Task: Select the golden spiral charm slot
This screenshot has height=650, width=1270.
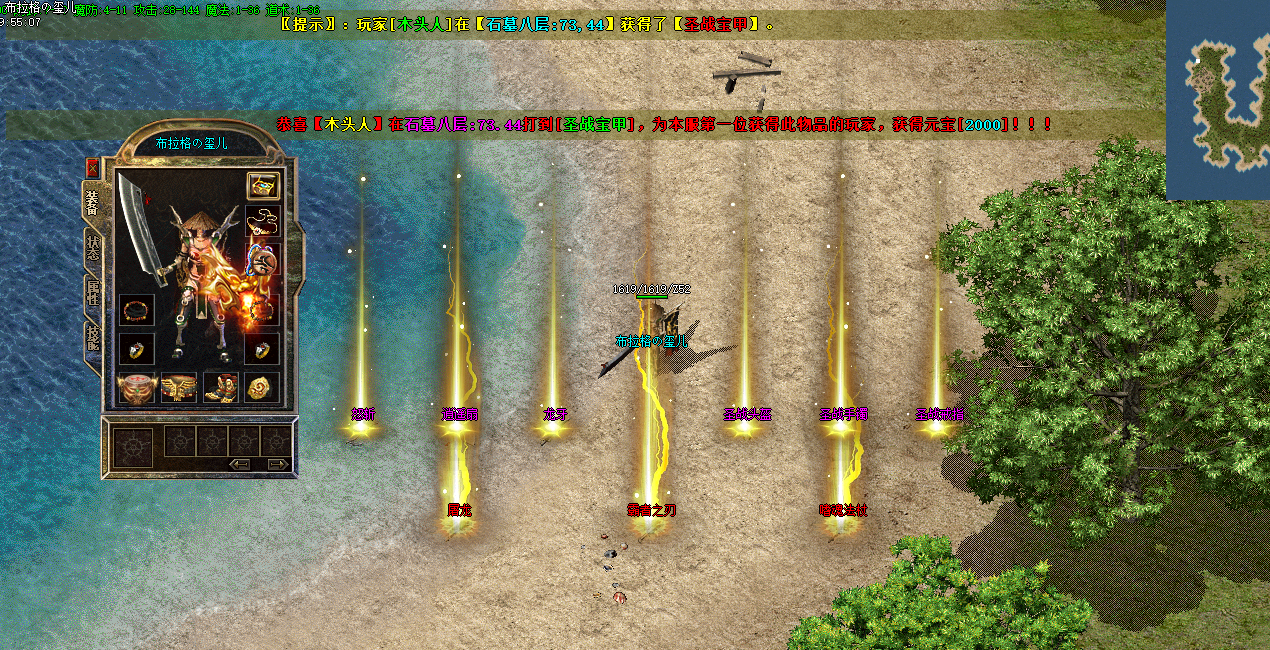Action: pos(263,387)
